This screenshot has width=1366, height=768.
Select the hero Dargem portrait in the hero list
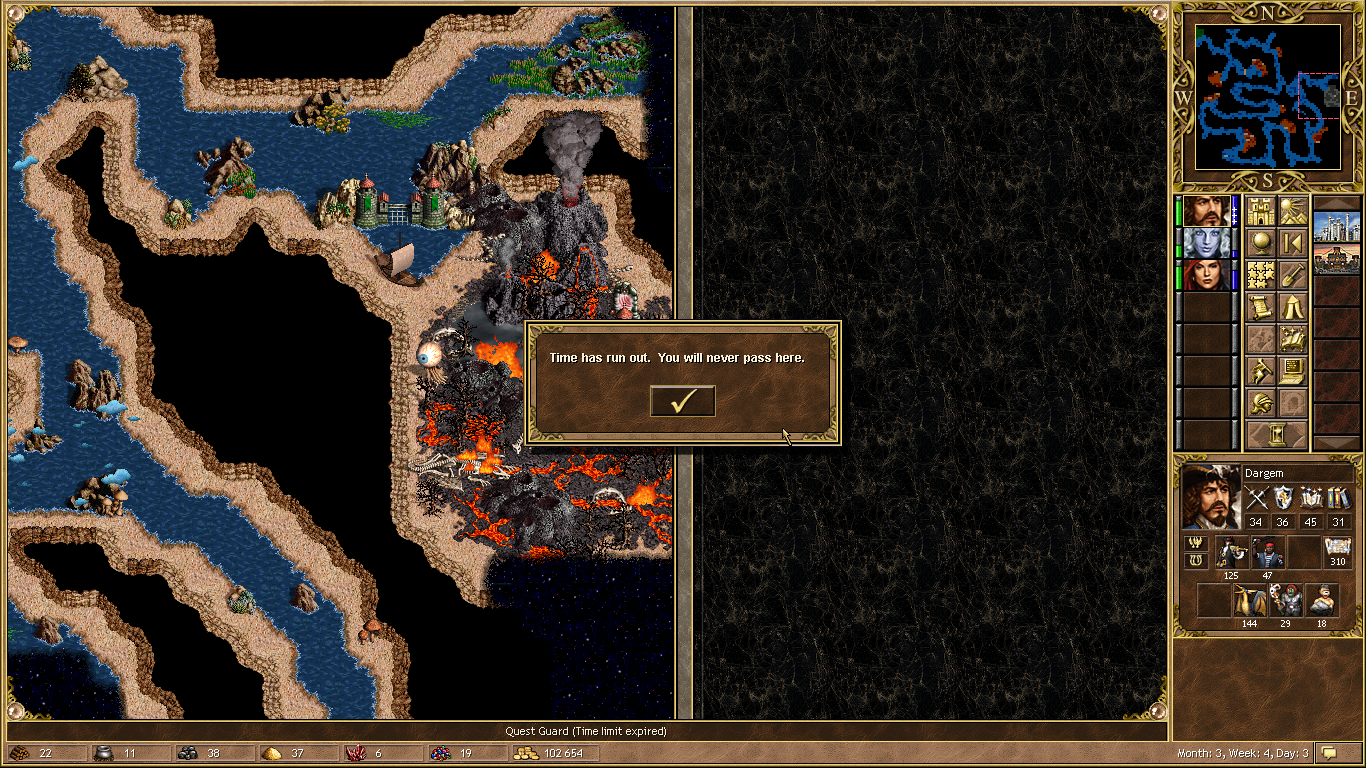point(1207,212)
